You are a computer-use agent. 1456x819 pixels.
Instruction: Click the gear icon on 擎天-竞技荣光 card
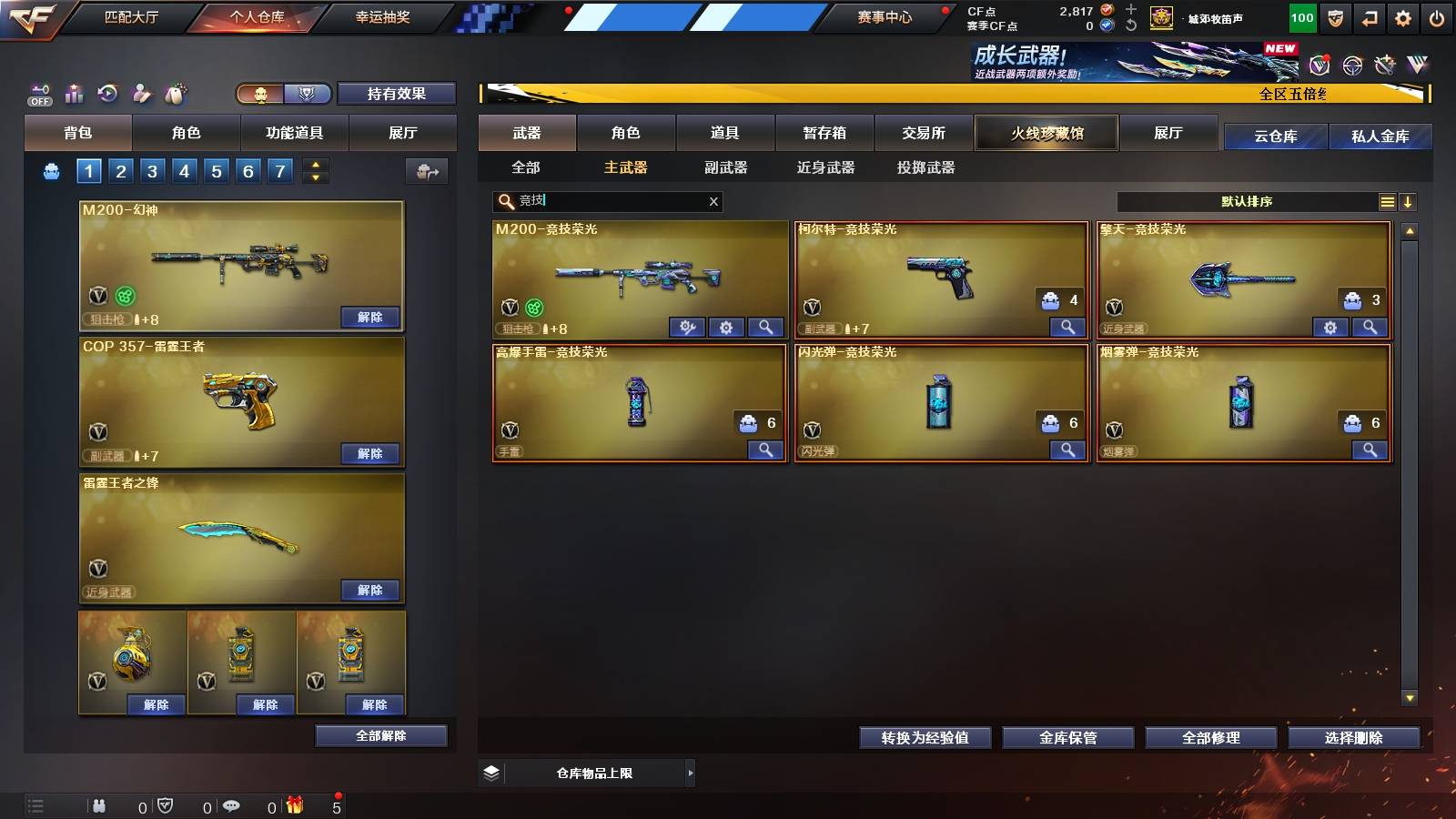(1331, 327)
